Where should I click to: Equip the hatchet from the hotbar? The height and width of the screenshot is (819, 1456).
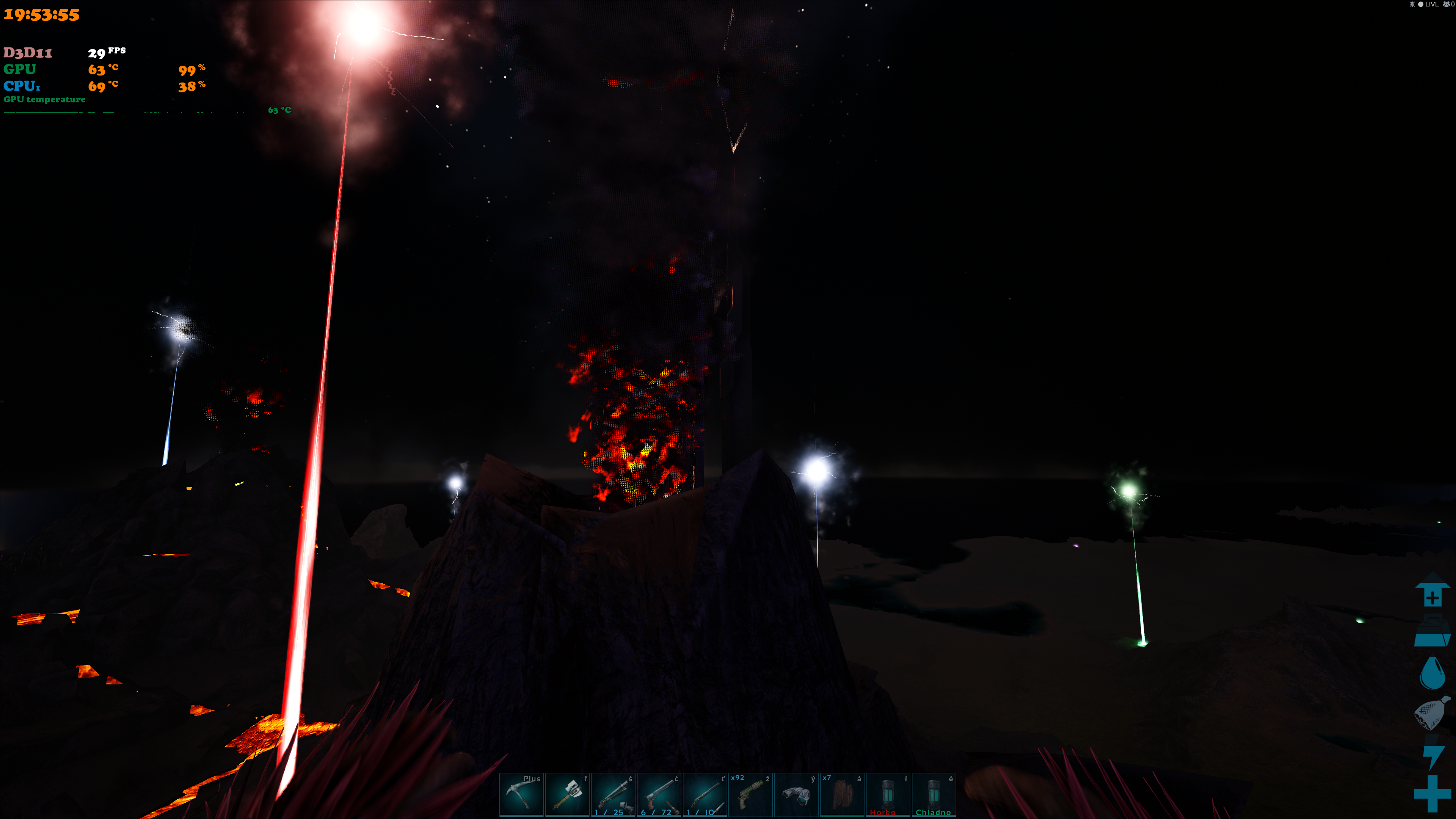[x=567, y=794]
